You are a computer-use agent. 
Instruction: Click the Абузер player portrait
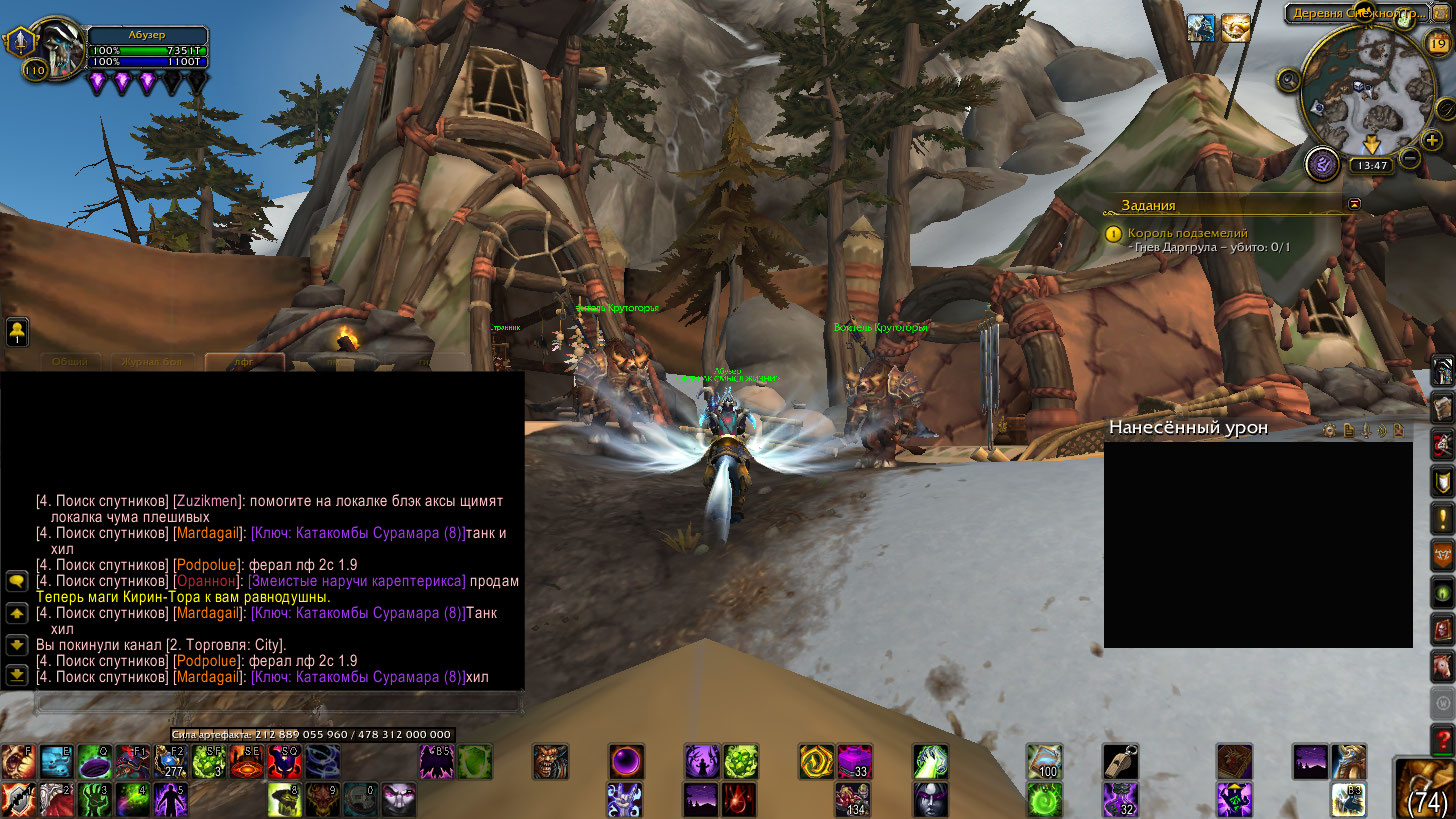click(56, 45)
